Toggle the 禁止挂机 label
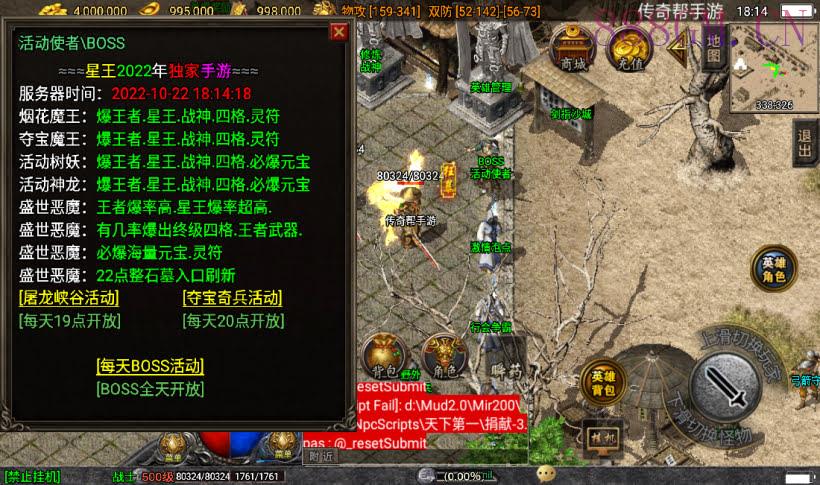Viewport: 820px width, 485px height. 32,477
